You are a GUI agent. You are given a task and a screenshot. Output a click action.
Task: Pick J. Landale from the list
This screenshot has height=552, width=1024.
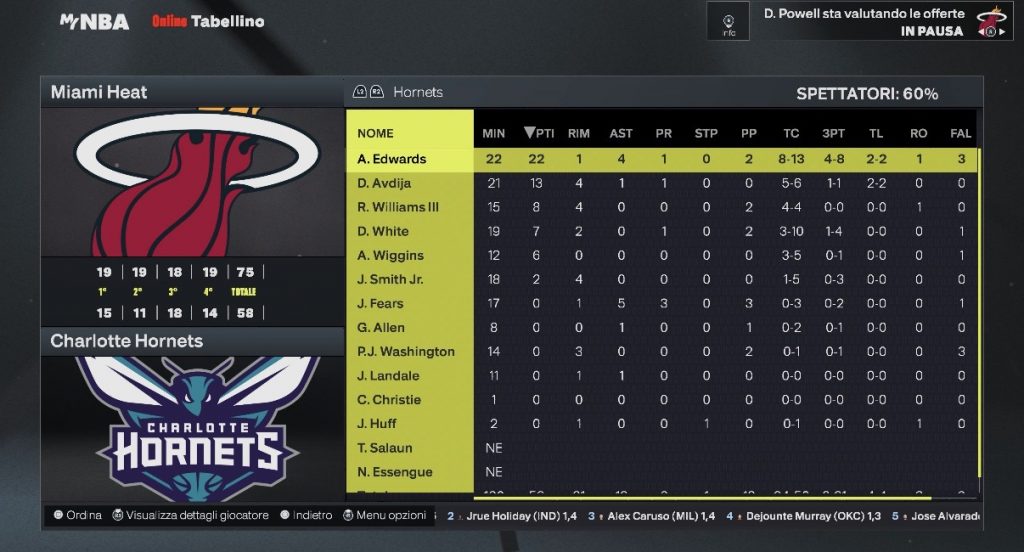pos(389,375)
